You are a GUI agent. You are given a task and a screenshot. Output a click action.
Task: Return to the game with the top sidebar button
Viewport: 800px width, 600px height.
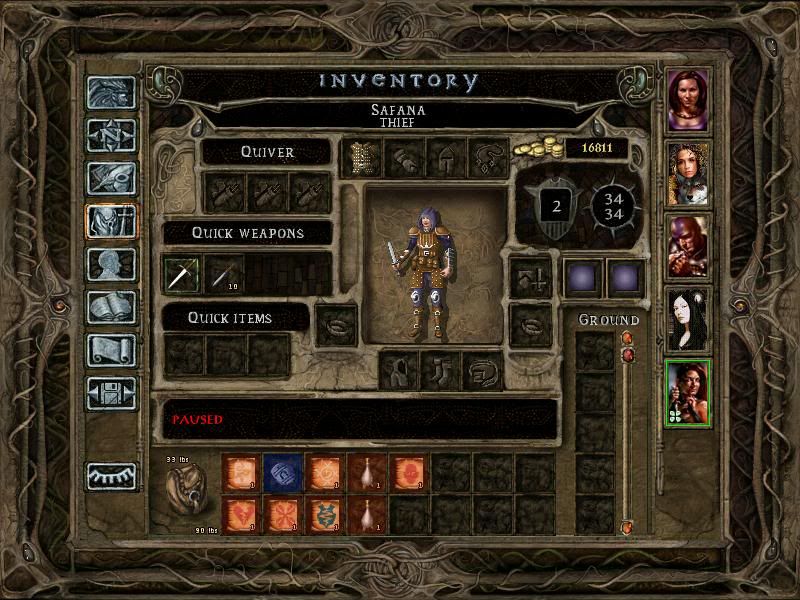coord(110,93)
